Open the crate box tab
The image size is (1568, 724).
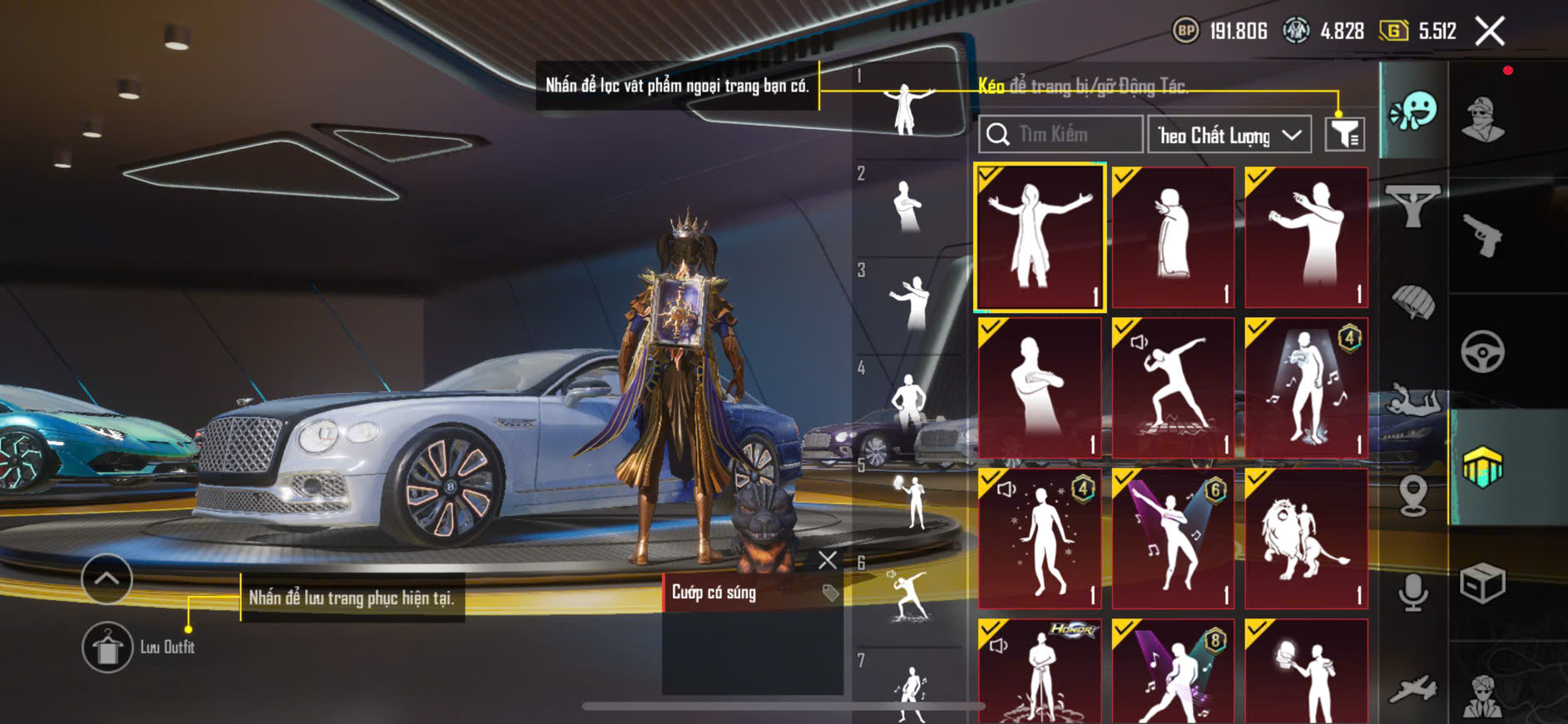point(1483,583)
